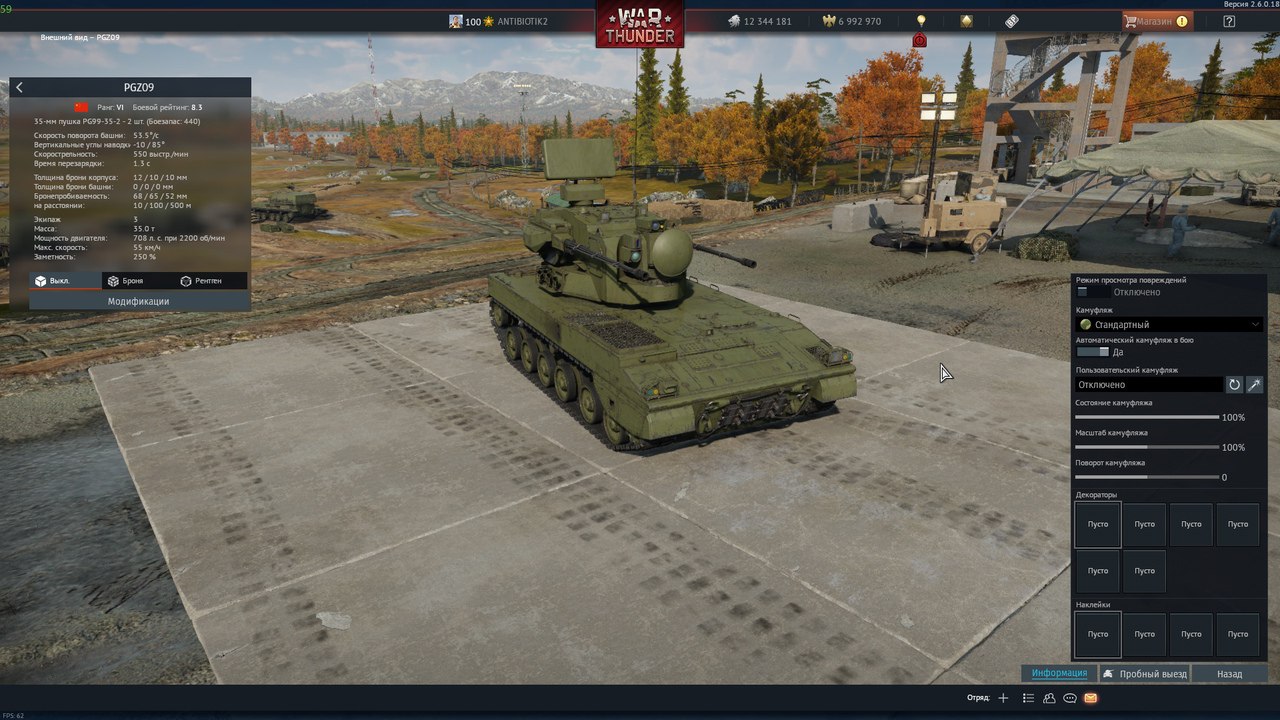Start a Пробный выезд test drive
The height and width of the screenshot is (720, 1280).
pos(1145,674)
